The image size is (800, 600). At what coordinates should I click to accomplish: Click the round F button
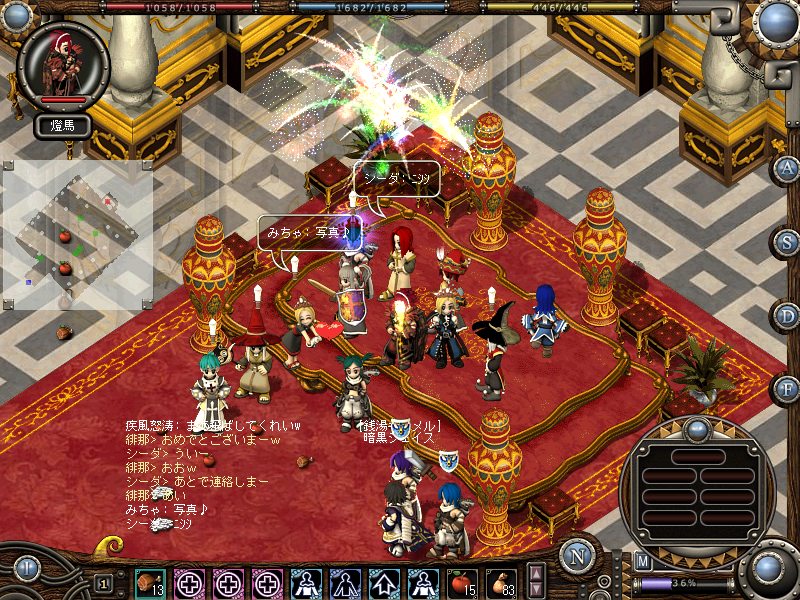tap(788, 389)
